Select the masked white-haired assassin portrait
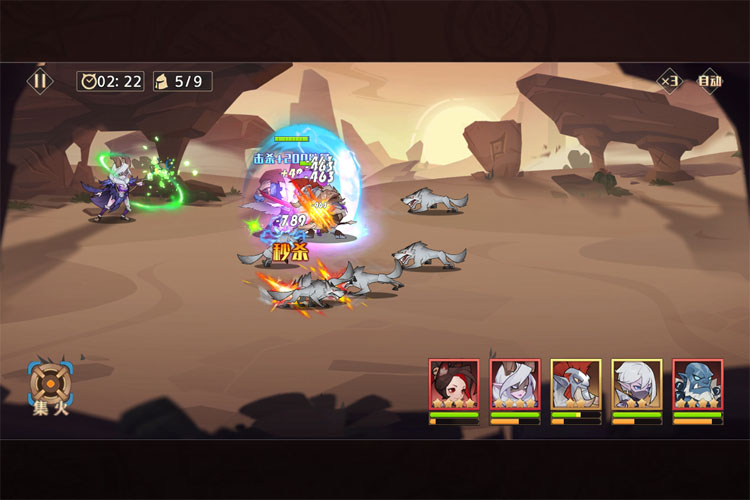The image size is (750, 500). click(x=637, y=385)
